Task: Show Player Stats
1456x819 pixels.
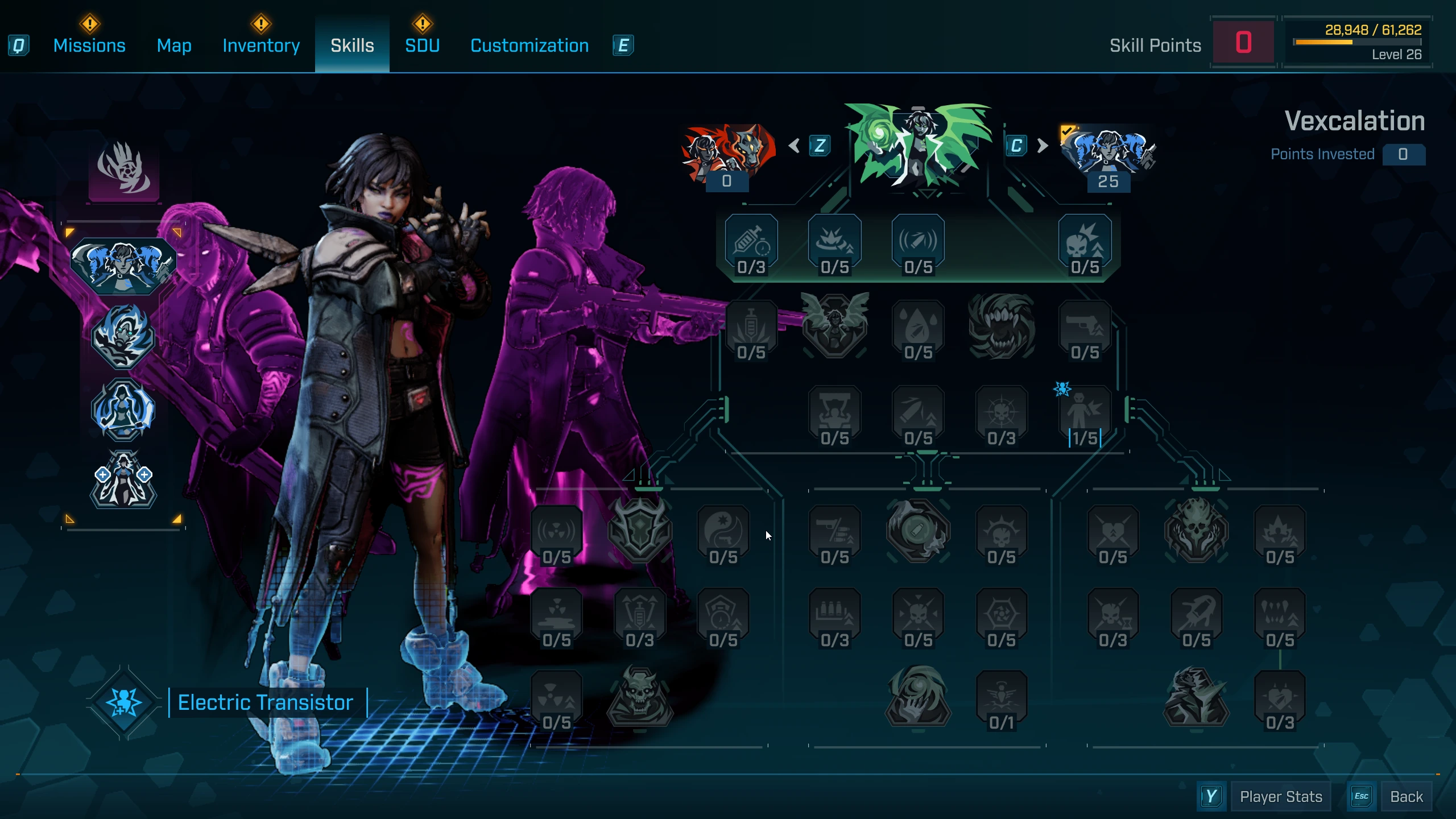Action: tap(1280, 796)
